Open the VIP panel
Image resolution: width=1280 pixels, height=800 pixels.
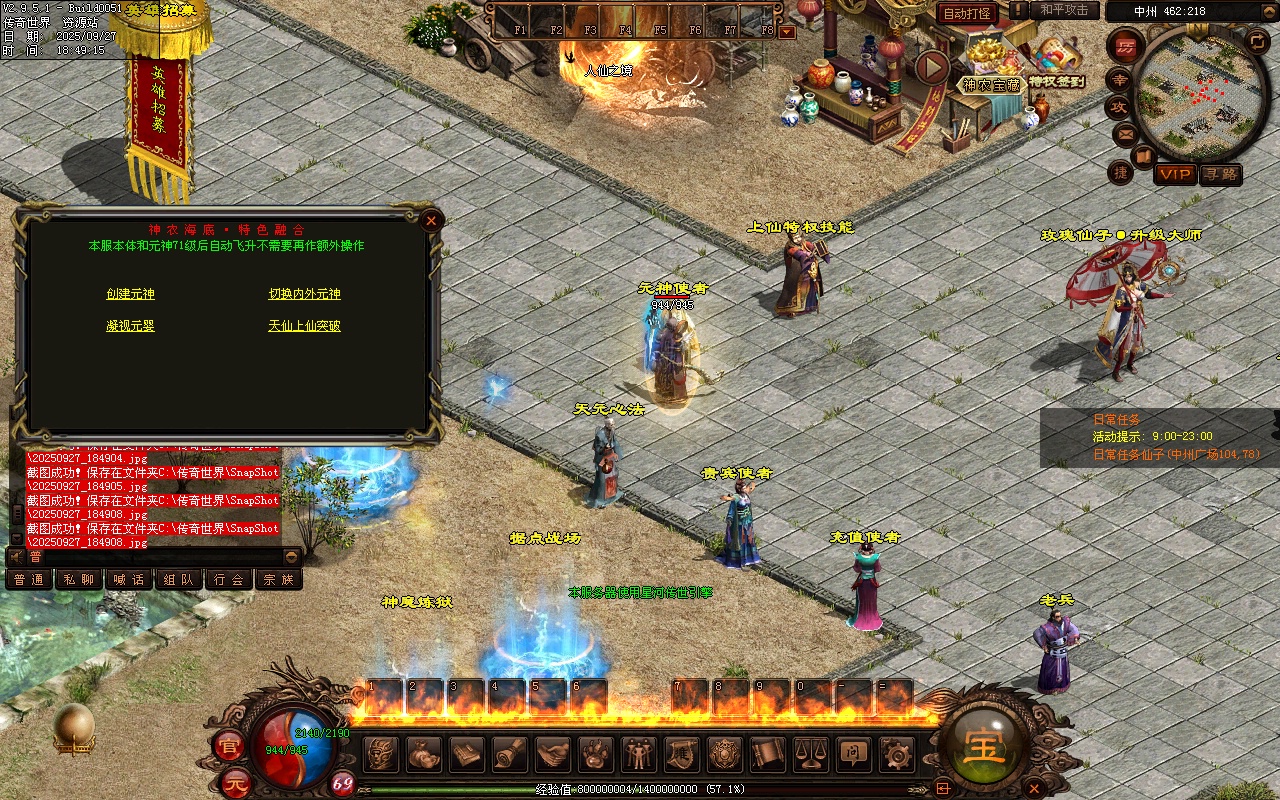point(1175,174)
